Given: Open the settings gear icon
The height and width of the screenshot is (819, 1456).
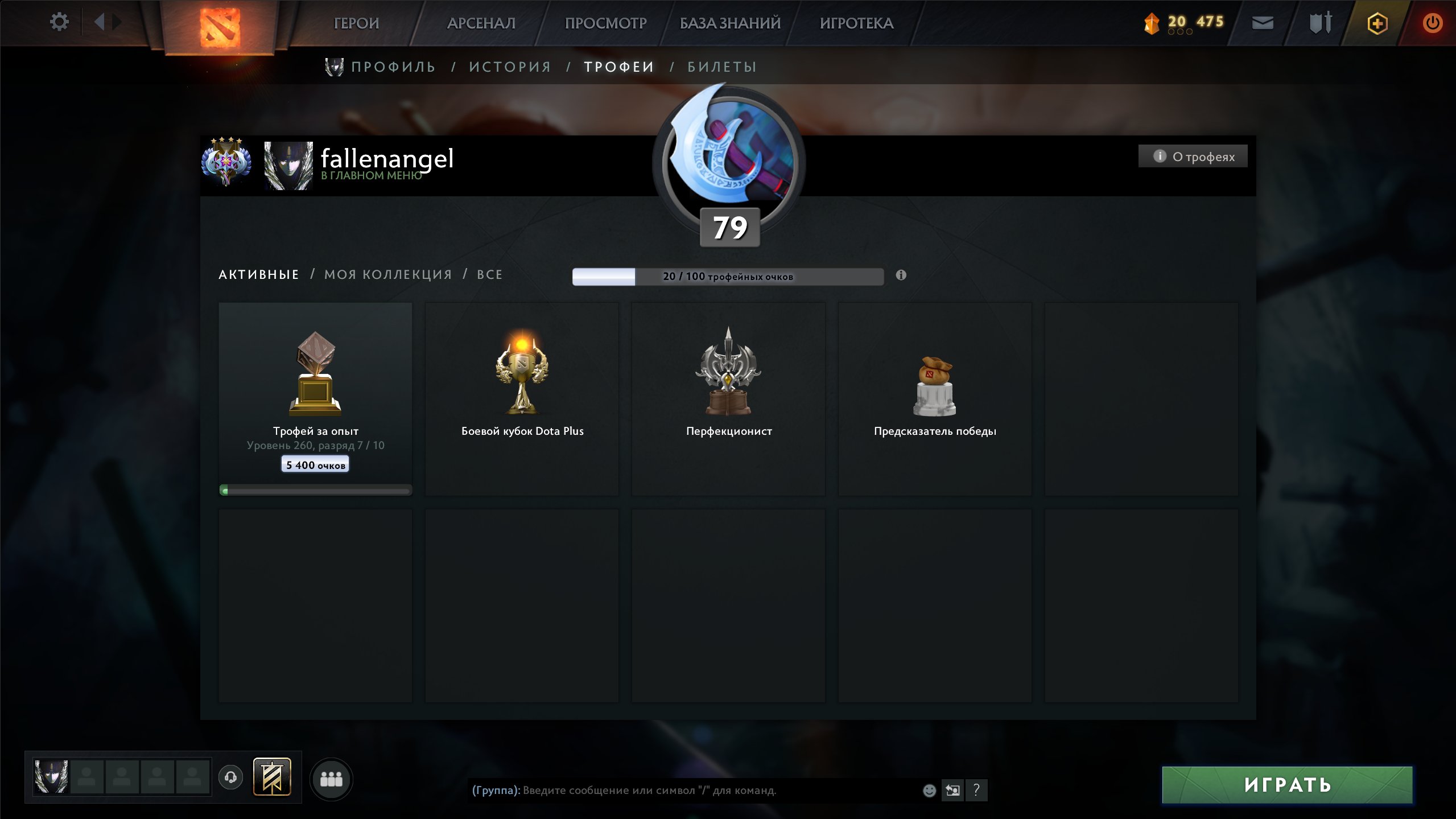Looking at the screenshot, I should pyautogui.click(x=59, y=21).
